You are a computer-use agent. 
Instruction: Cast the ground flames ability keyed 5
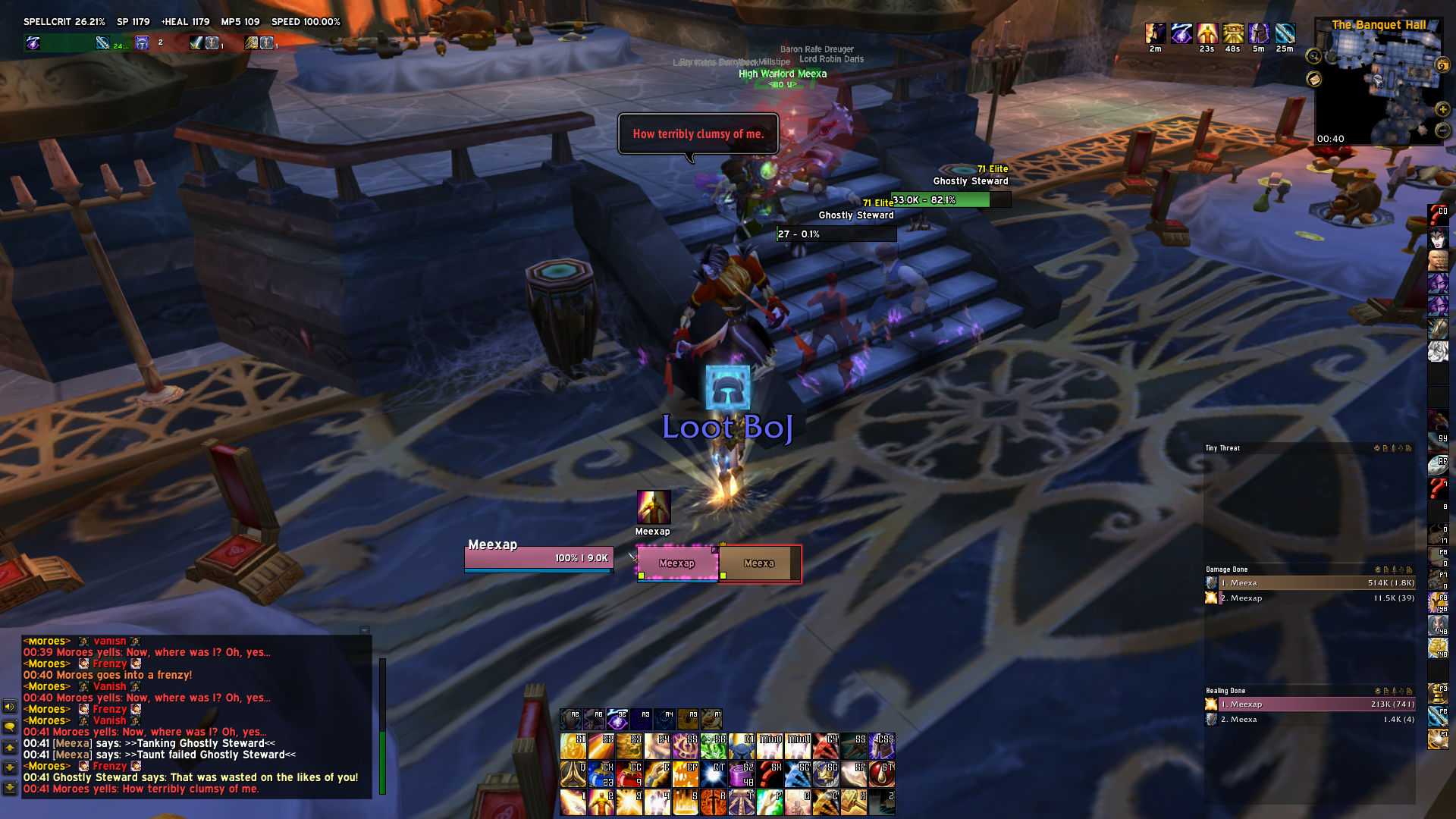[686, 802]
